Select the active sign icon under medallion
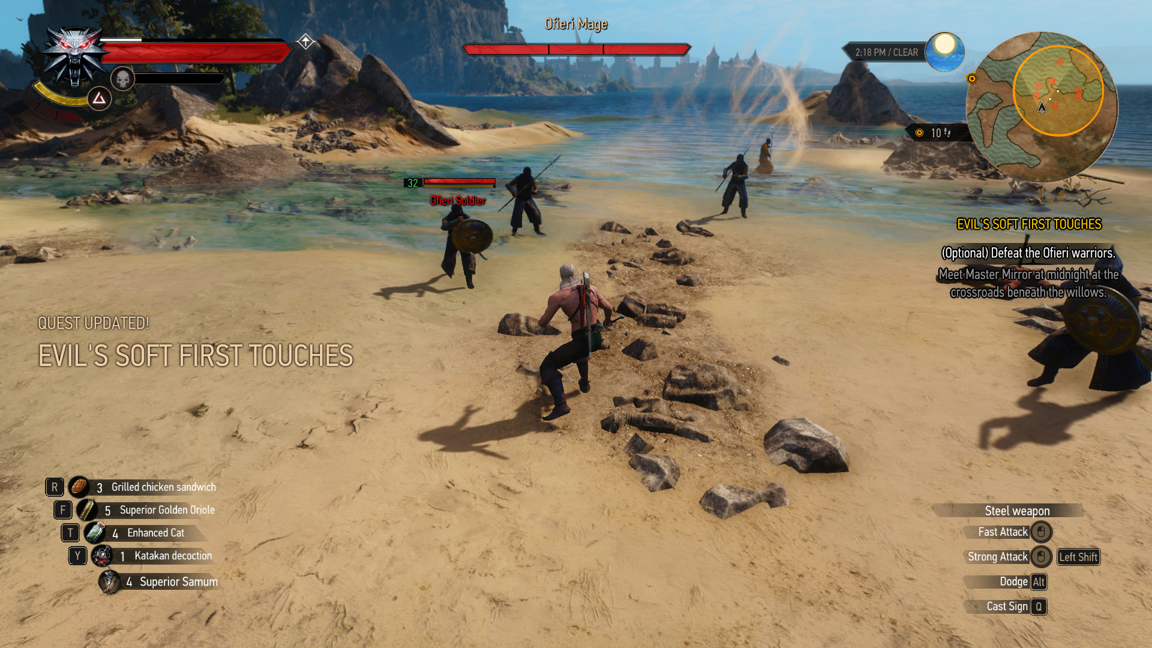 99,98
